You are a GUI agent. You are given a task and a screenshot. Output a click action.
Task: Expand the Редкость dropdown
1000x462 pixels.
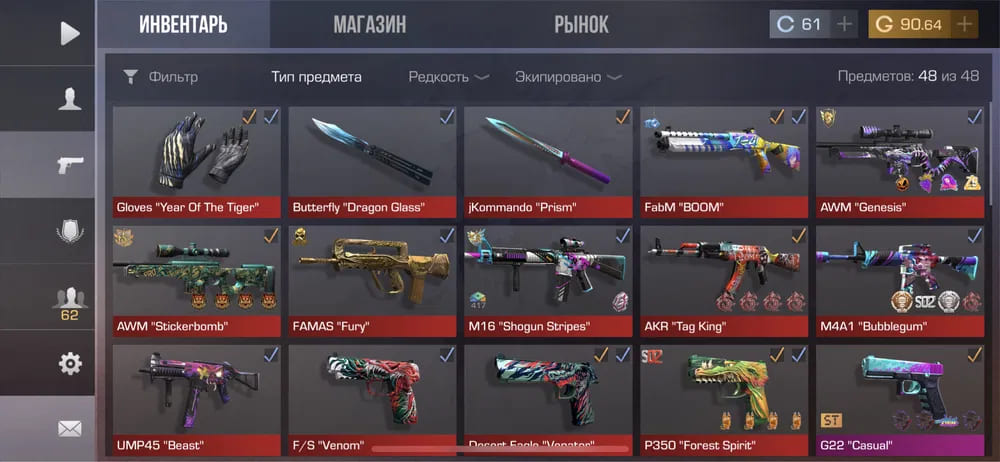point(448,77)
